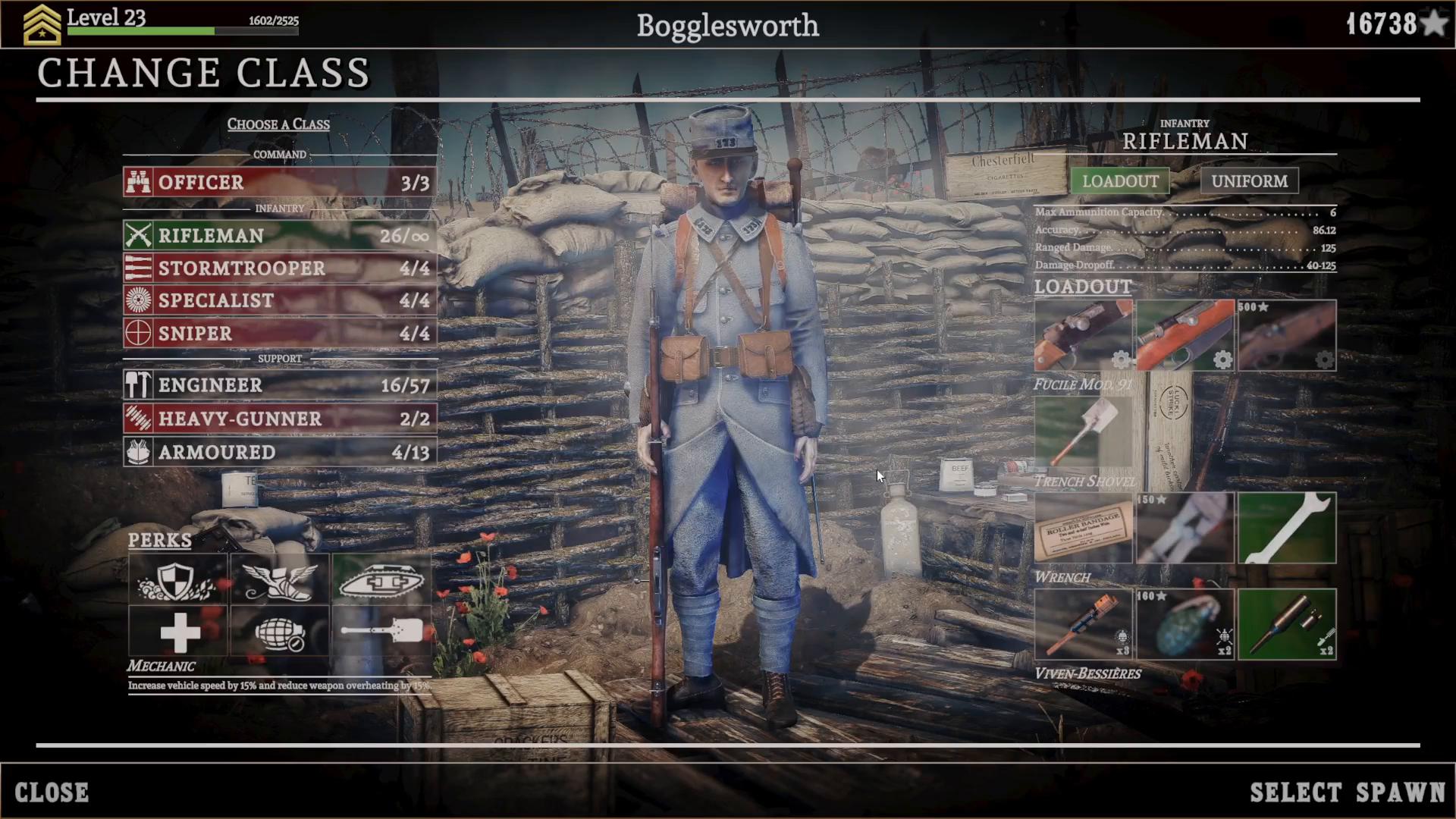Choose the shield perk icon

pyautogui.click(x=178, y=580)
